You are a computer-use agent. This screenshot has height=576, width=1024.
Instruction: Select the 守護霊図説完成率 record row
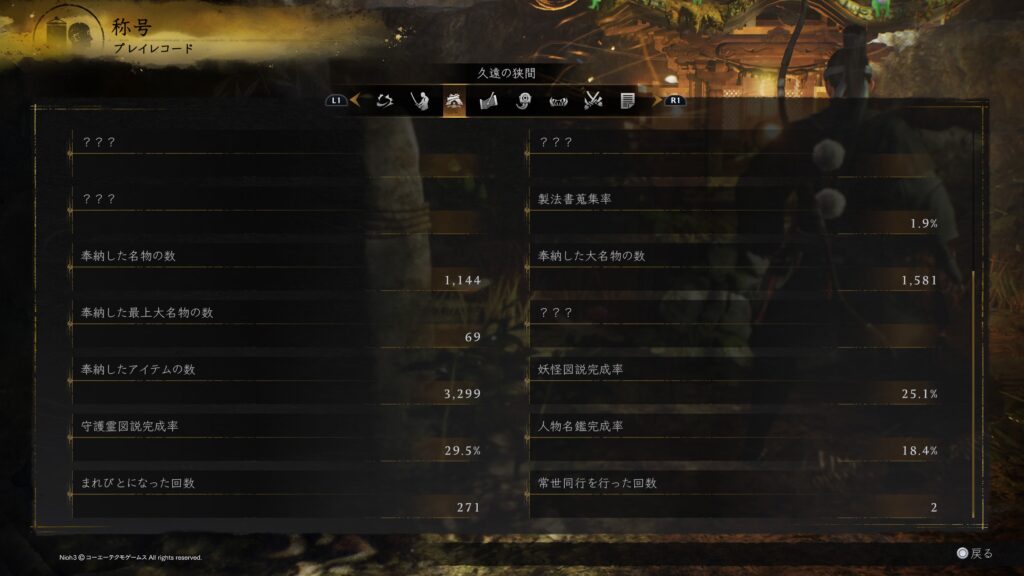(280, 439)
